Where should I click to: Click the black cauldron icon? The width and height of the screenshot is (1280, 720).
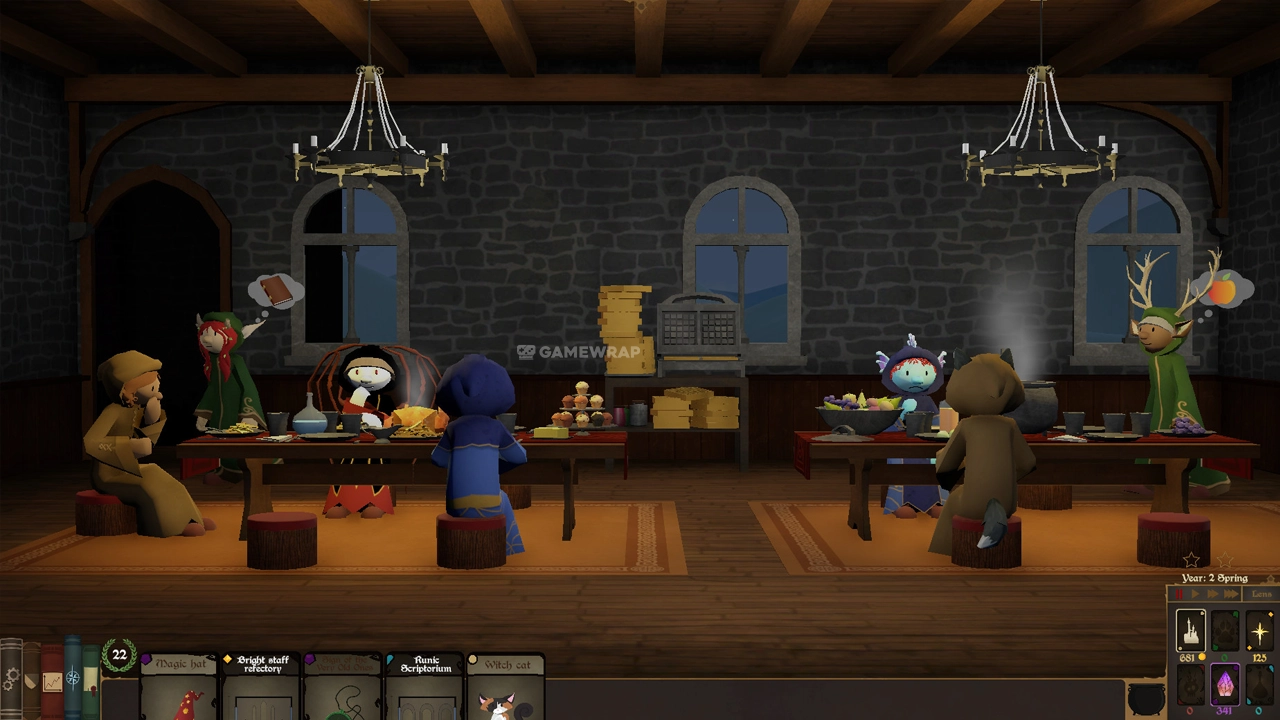pos(1144,698)
